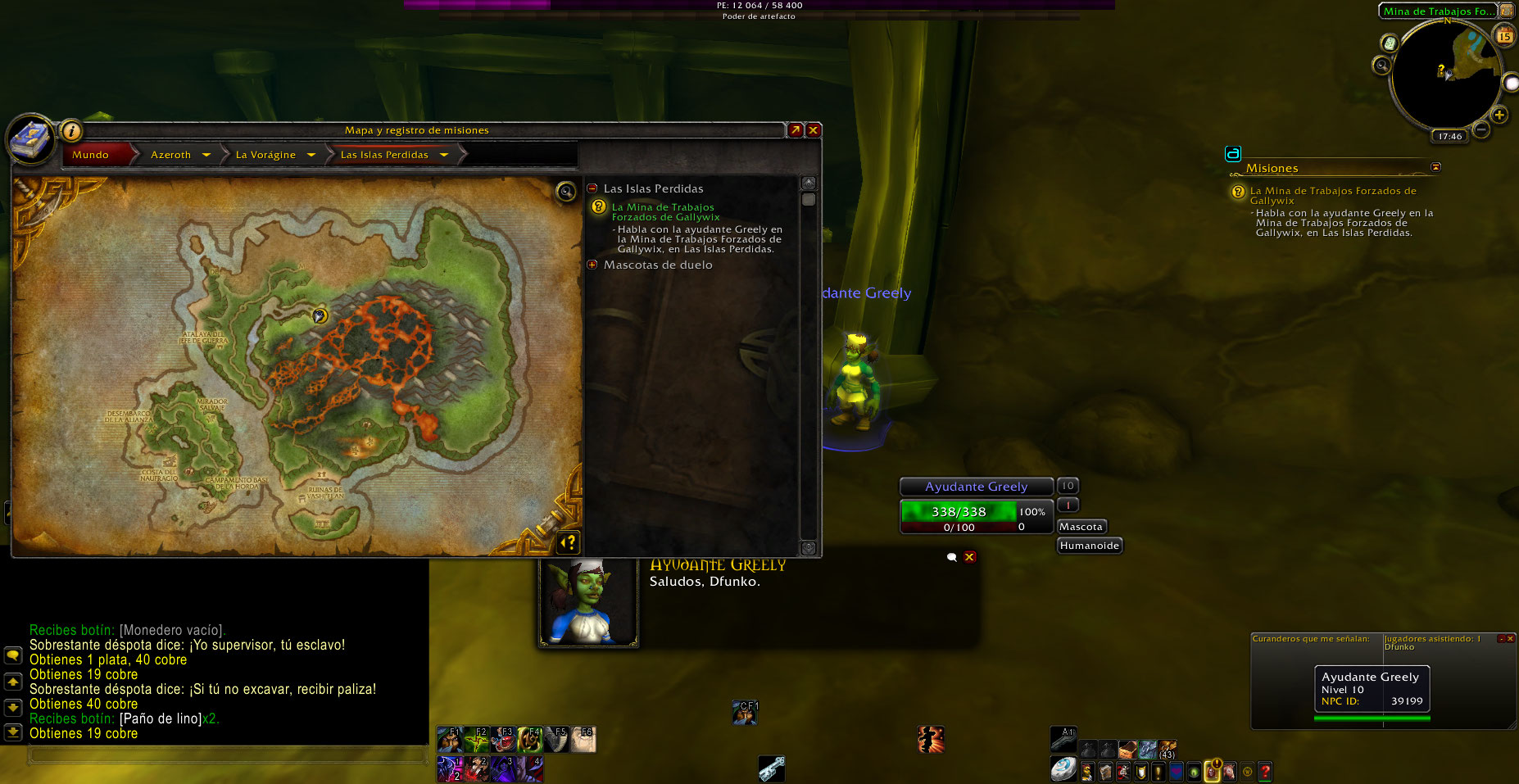Expand the Mascotas de duelo quest header

(x=592, y=265)
